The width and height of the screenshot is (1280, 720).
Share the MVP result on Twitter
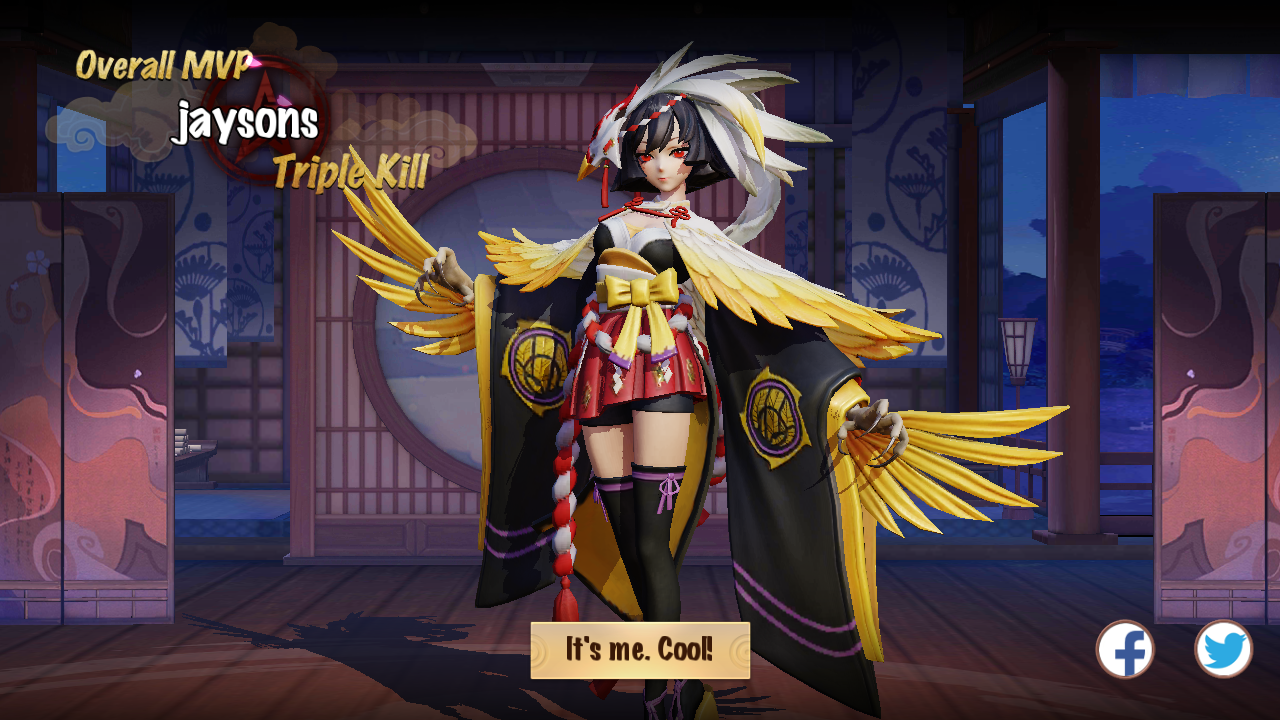pyautogui.click(x=1223, y=650)
